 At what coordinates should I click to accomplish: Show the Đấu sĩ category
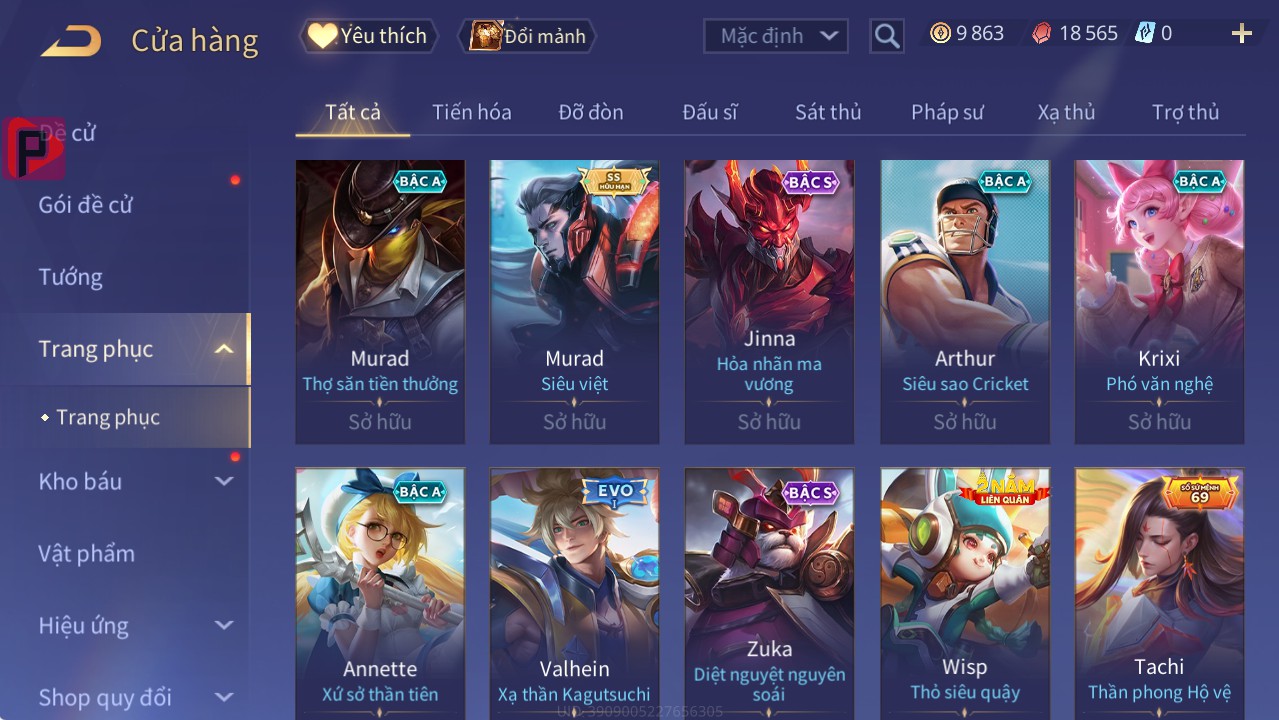pos(709,112)
